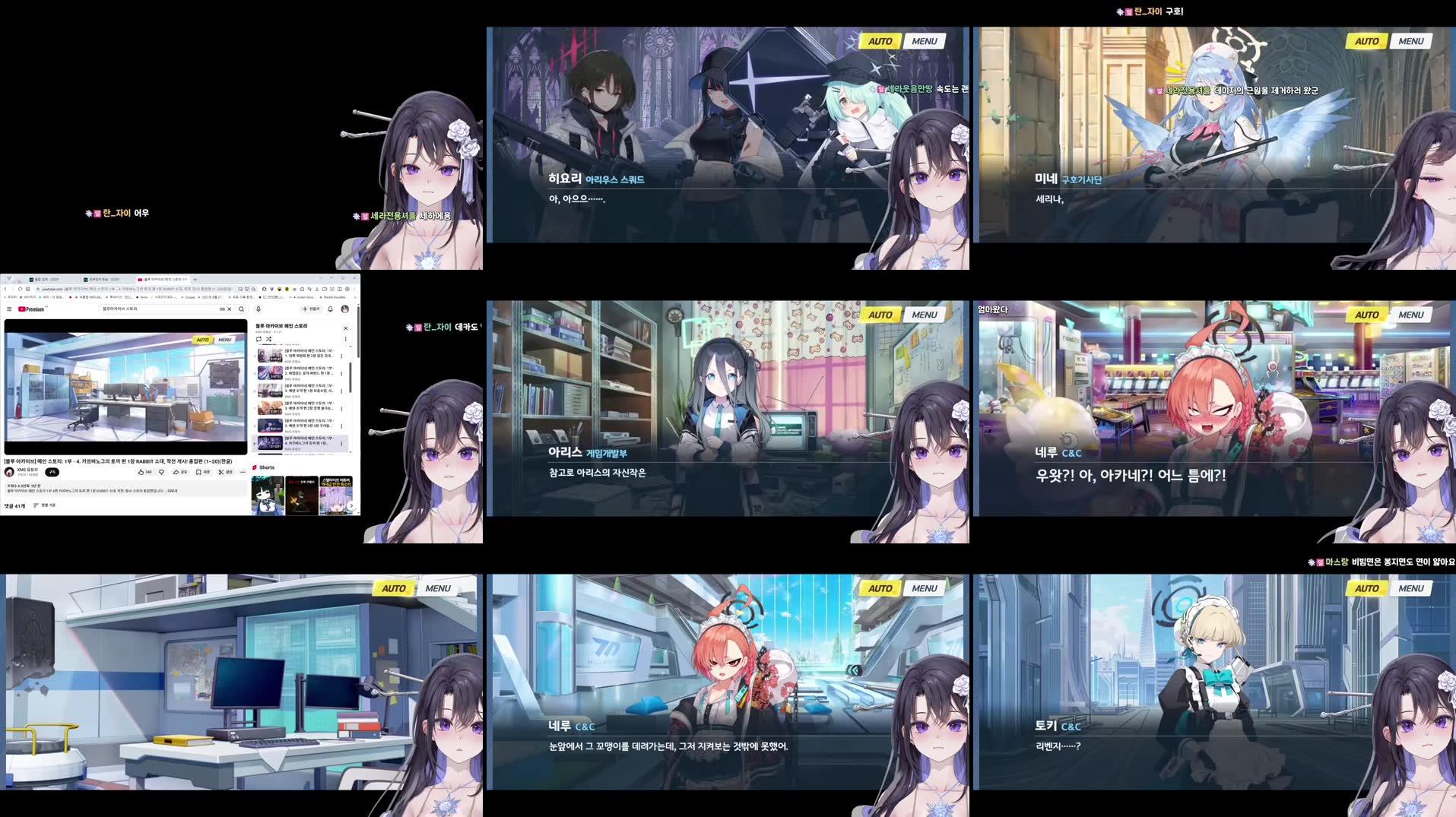1456x817 pixels.
Task: Open a Shorts thumbnail below the video
Action: (268, 495)
